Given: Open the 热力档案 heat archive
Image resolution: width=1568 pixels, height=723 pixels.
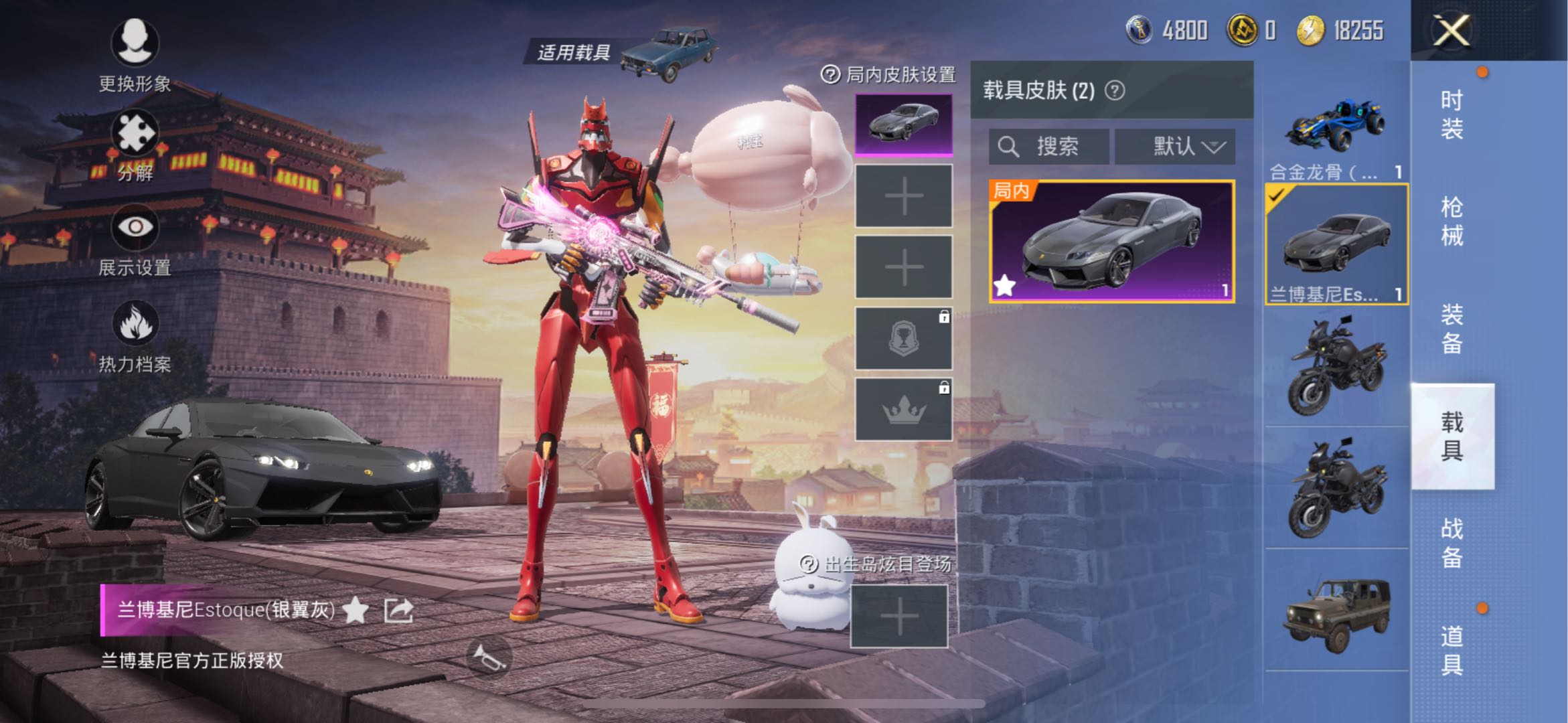Looking at the screenshot, I should point(135,336).
